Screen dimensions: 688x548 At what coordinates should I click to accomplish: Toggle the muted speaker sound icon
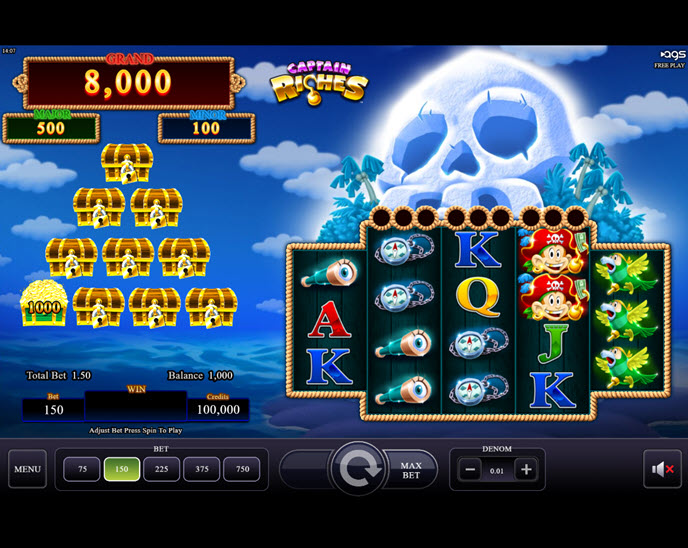(x=661, y=469)
